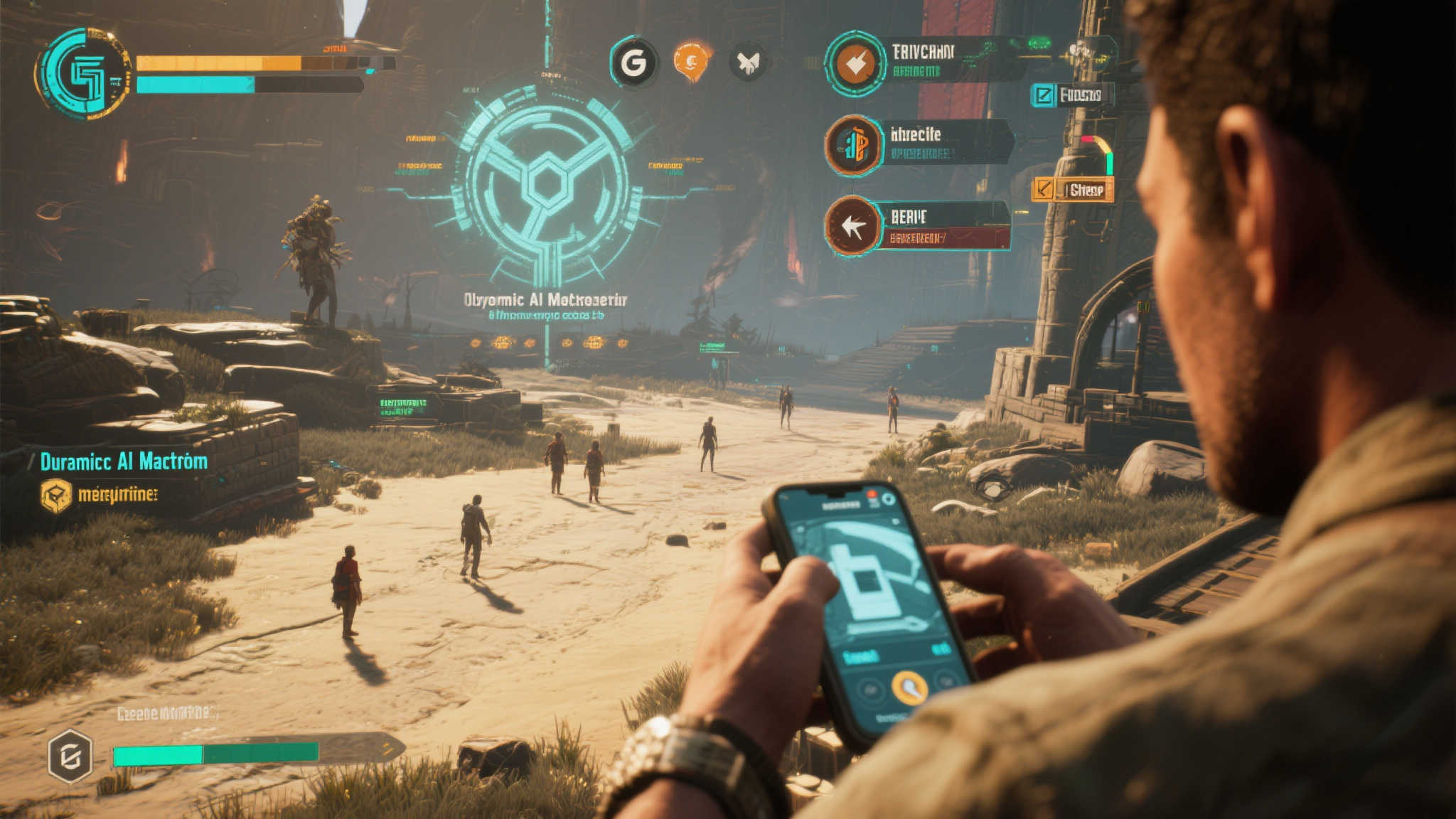
Task: Toggle the teal checkbox button
Action: click(1044, 95)
